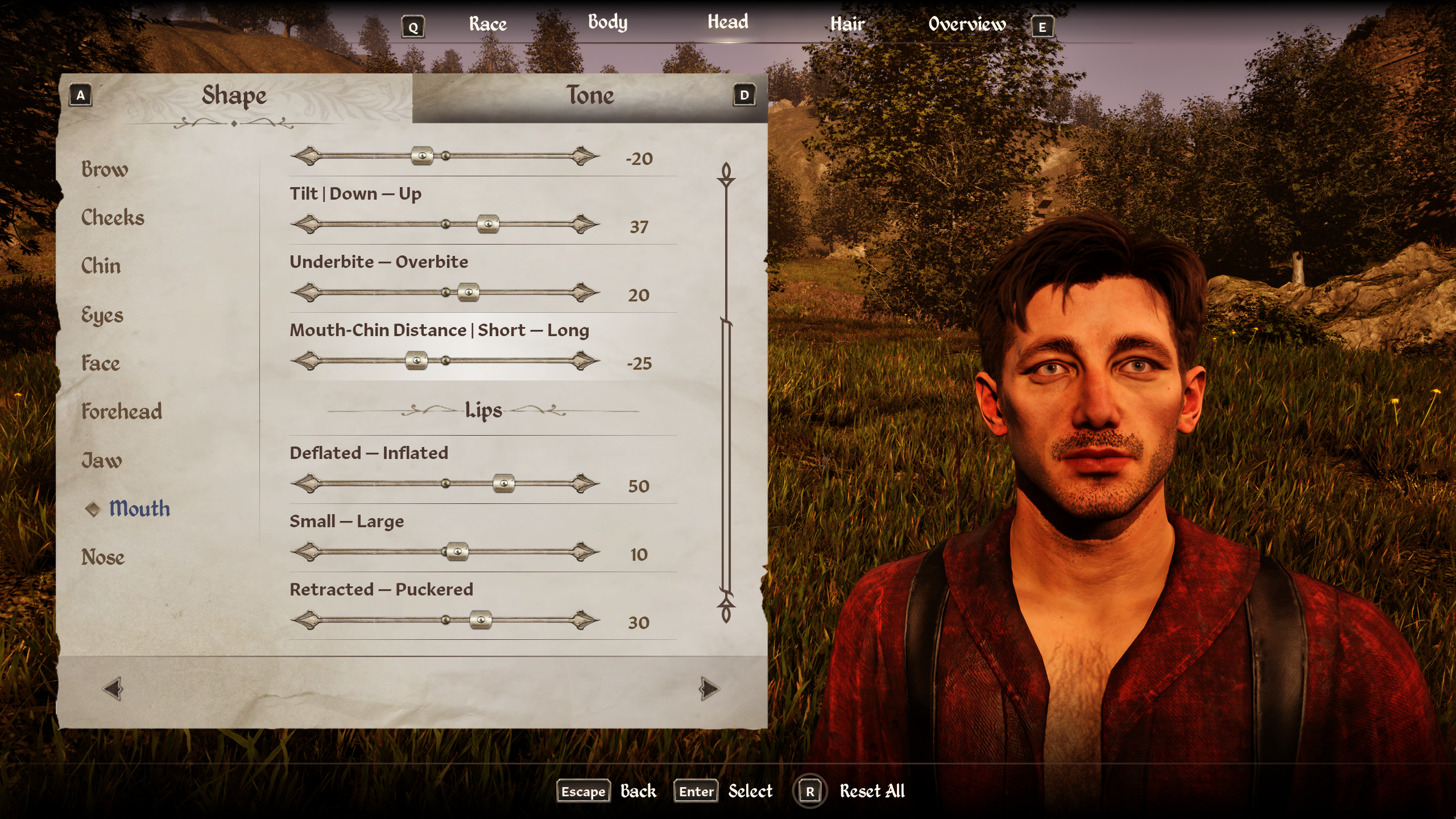Select the Nose category
Image resolution: width=1456 pixels, height=819 pixels.
102,557
